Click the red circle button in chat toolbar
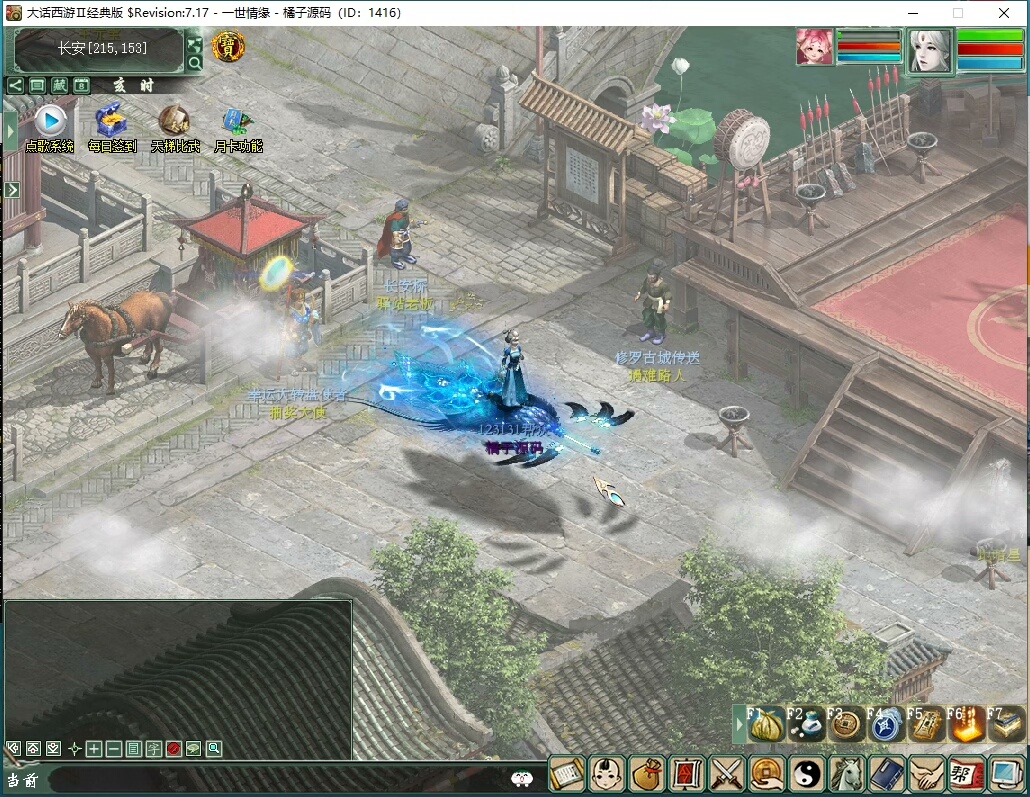Viewport: 1030px width, 797px height. click(x=174, y=748)
